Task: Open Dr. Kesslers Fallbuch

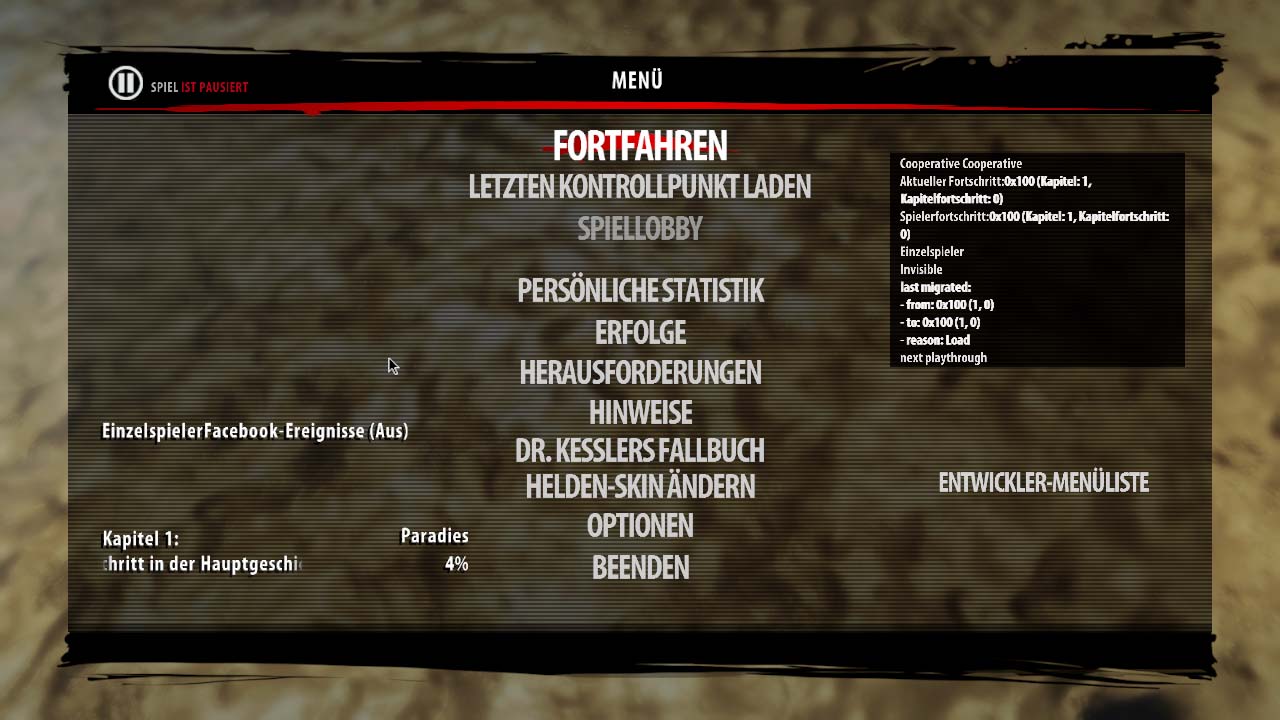Action: (640, 450)
